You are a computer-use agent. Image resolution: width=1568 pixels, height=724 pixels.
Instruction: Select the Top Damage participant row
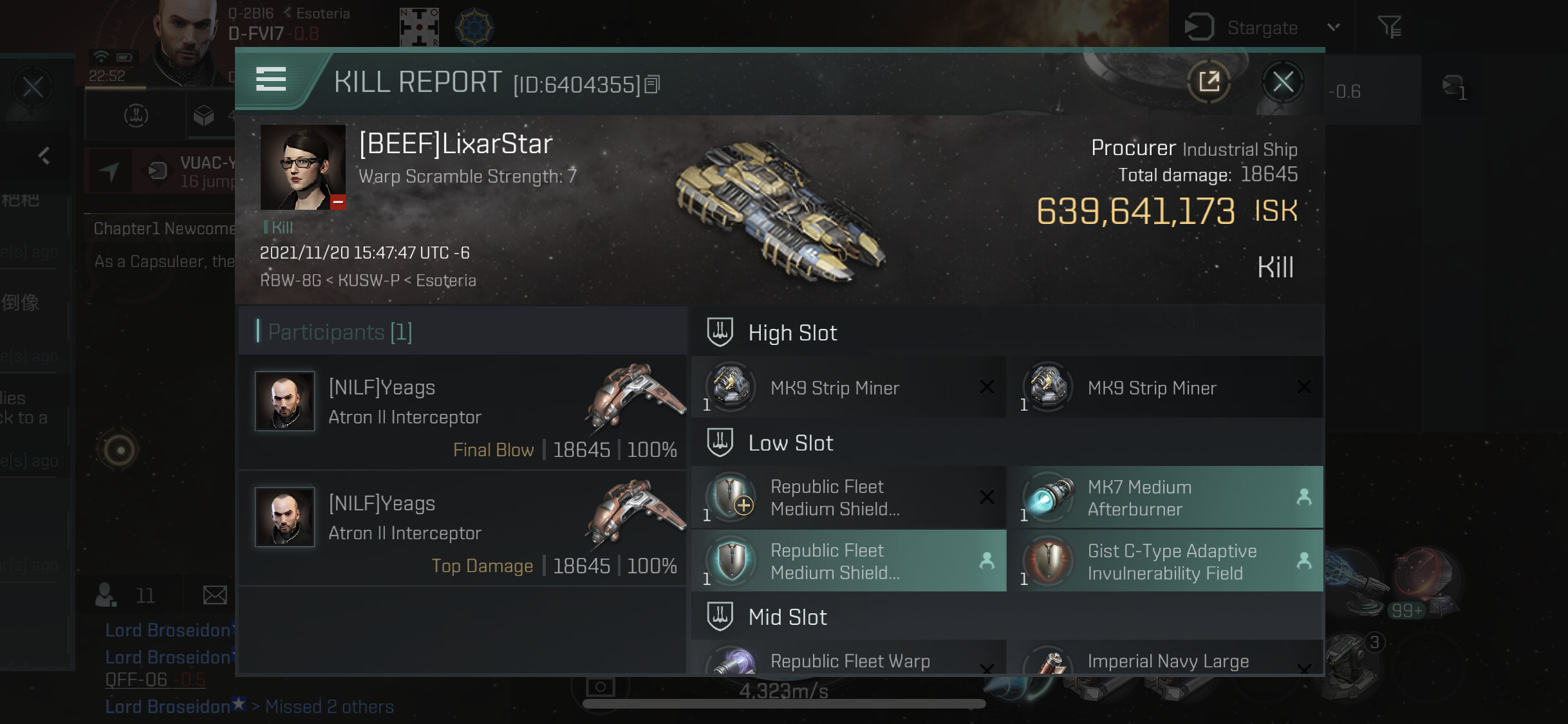(x=462, y=529)
